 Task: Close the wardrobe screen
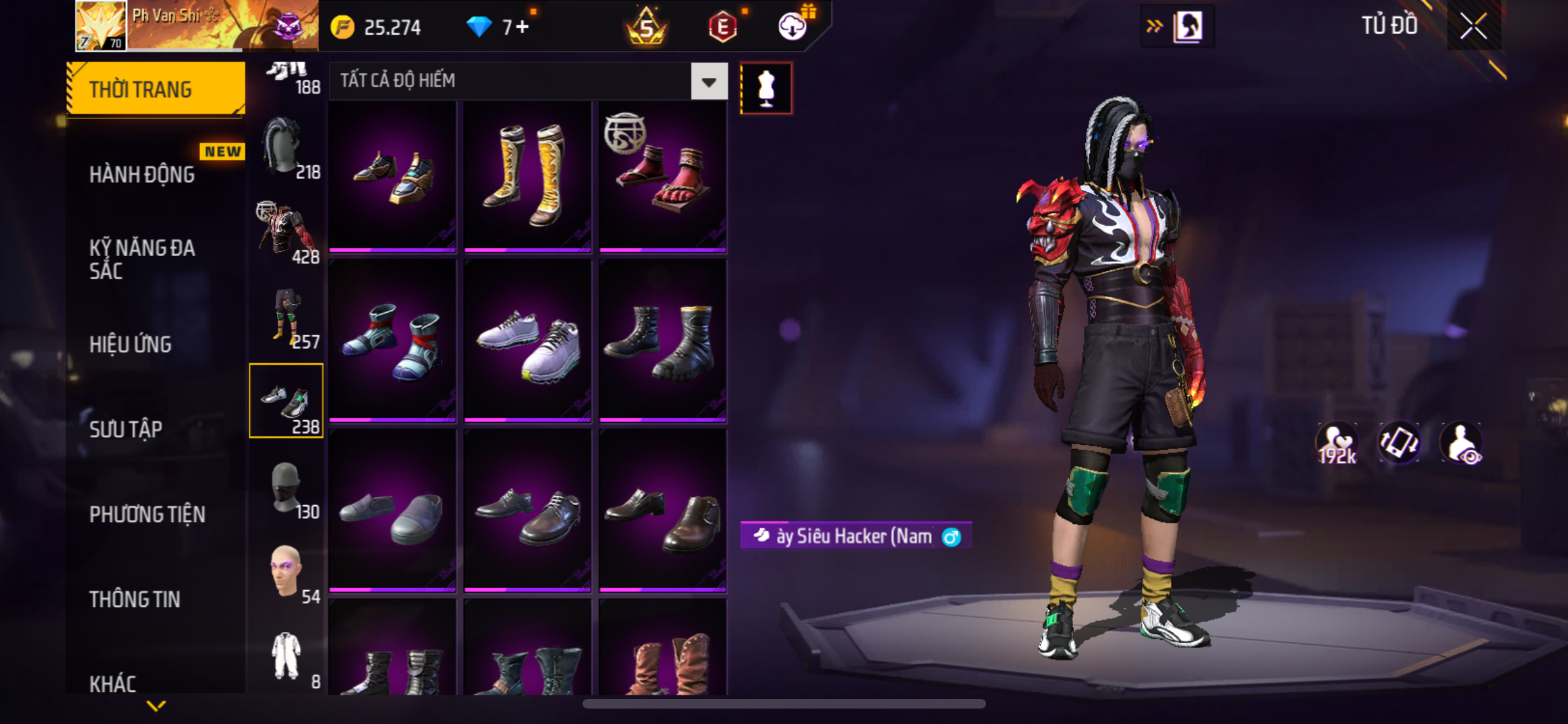click(x=1473, y=26)
